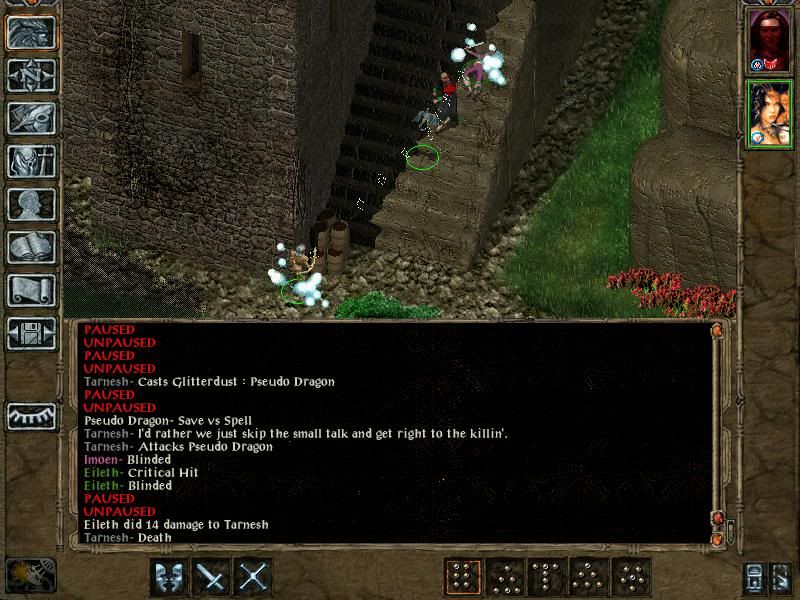Click the select-all party button

click(755, 577)
